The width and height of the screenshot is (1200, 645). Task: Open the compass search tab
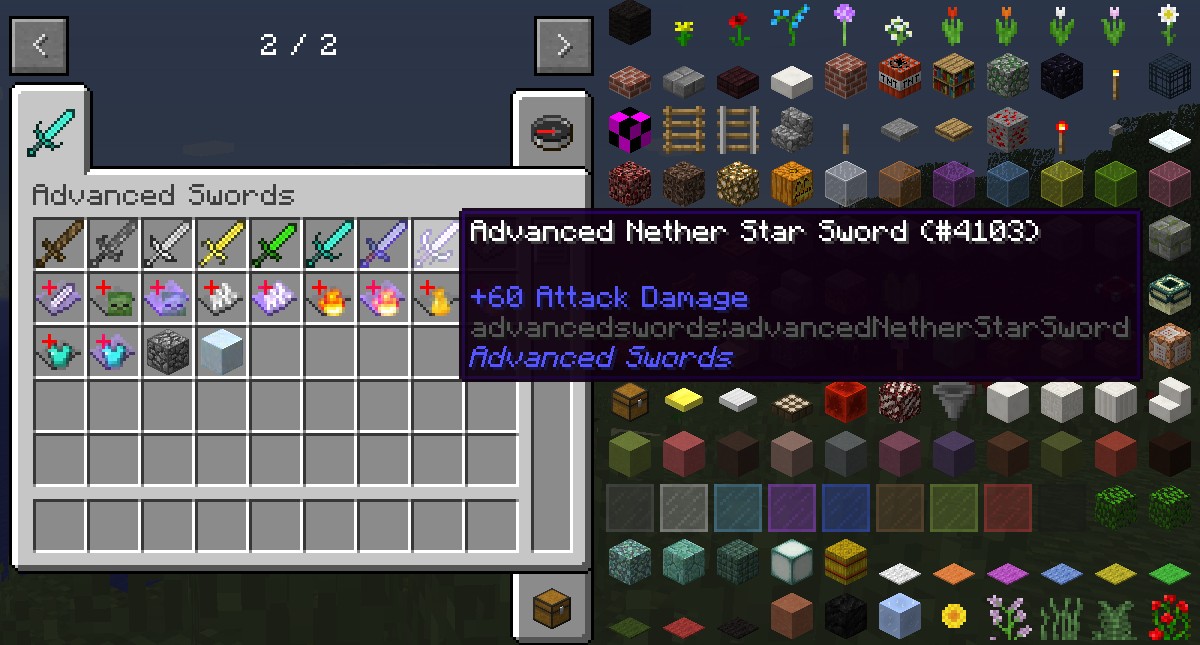click(551, 132)
